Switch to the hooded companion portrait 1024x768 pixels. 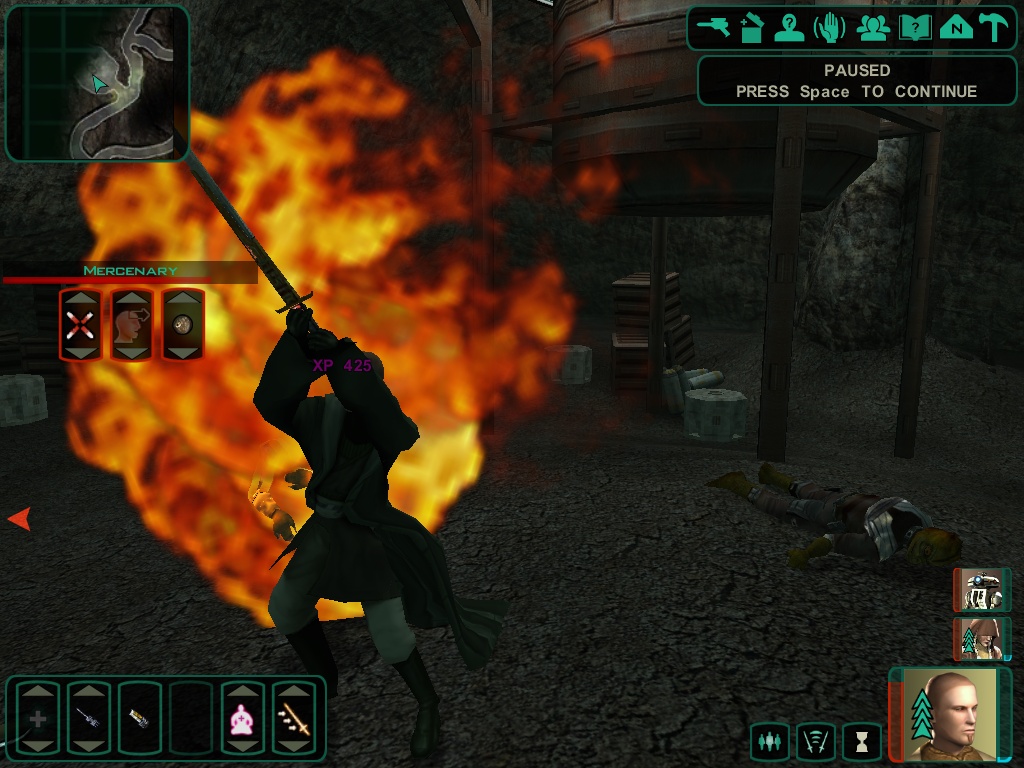[x=979, y=638]
